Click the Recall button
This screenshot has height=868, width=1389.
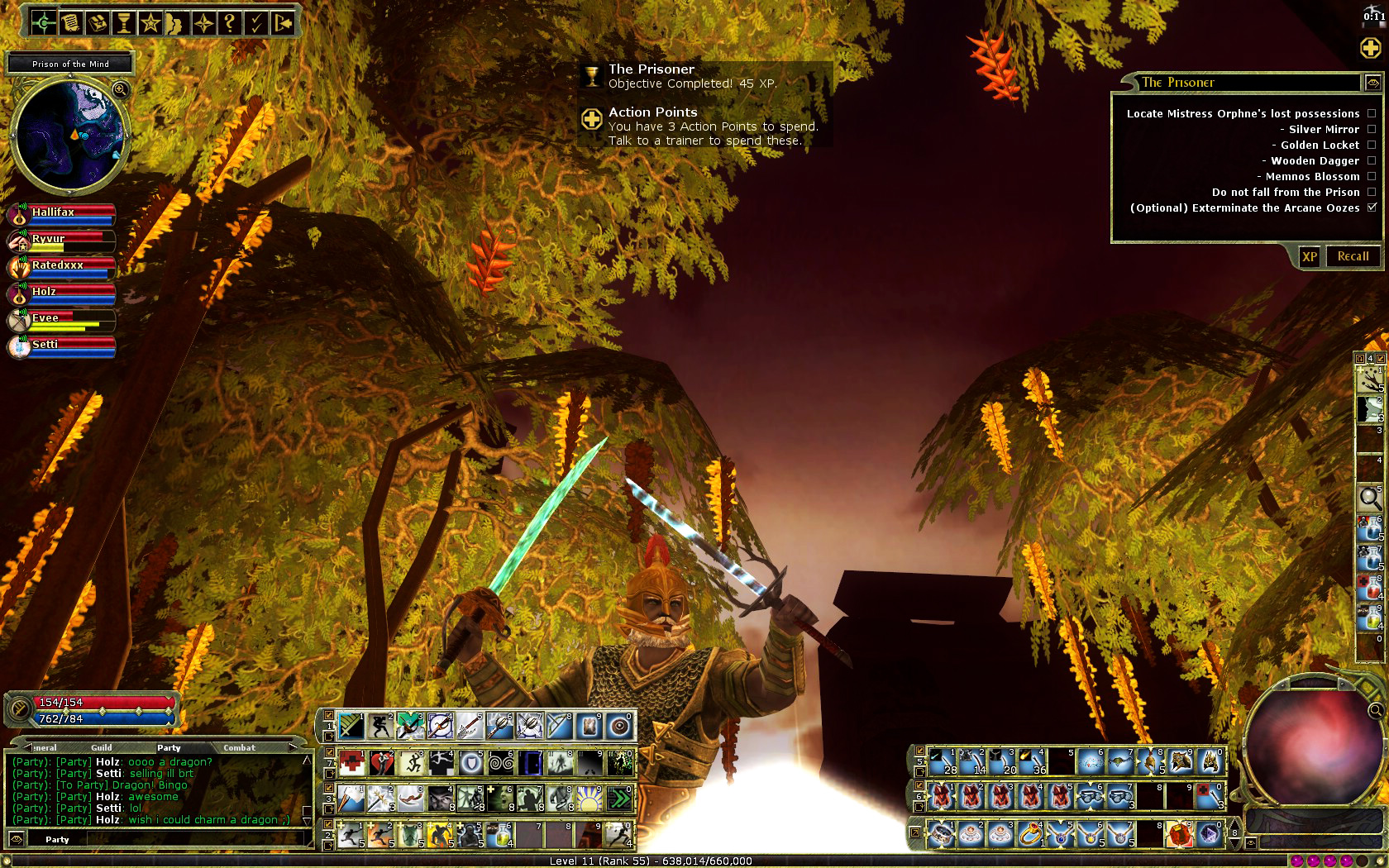1353,256
